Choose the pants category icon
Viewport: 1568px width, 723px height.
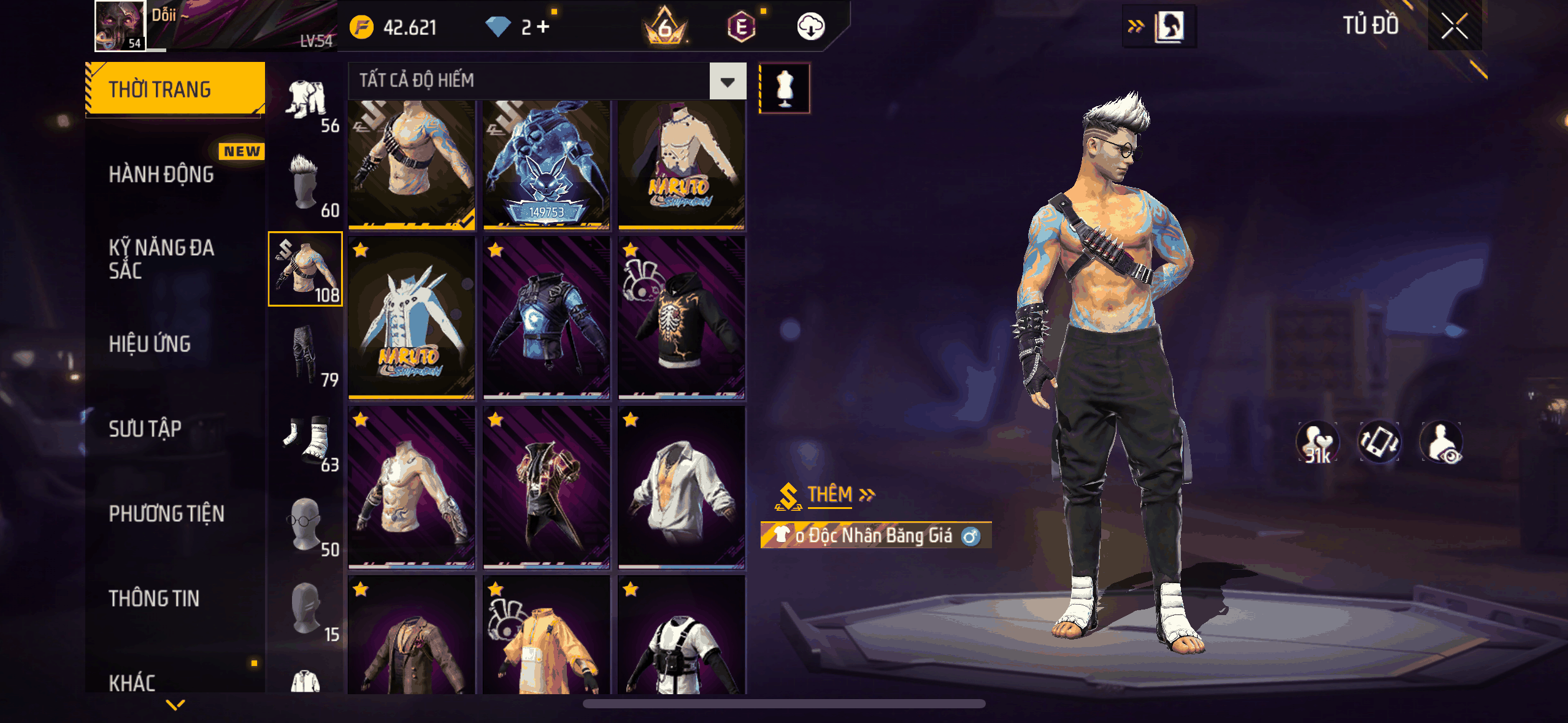coord(306,354)
